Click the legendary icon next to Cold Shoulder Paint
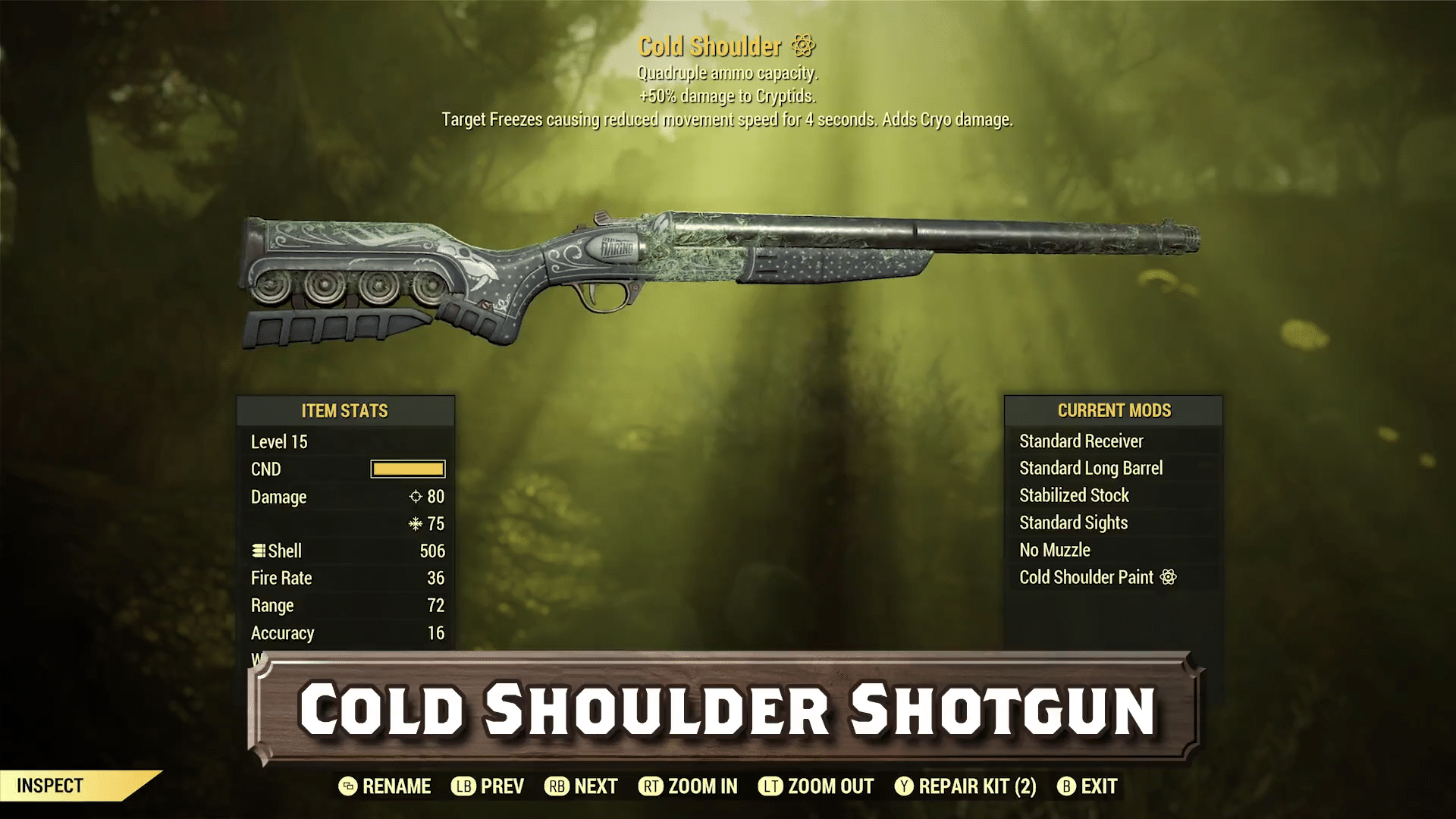 click(x=1172, y=577)
